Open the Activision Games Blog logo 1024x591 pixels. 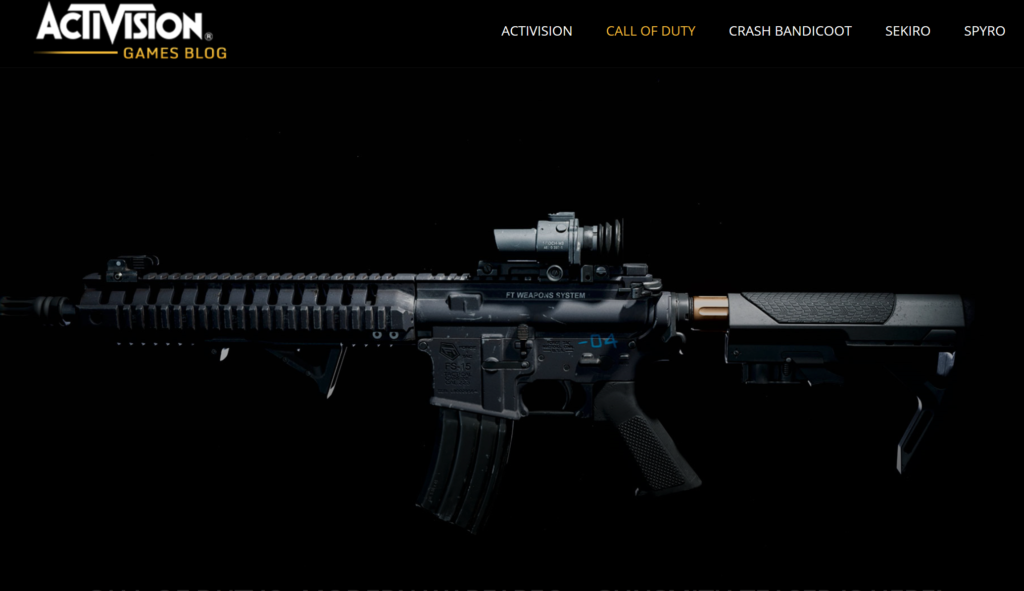tap(131, 31)
